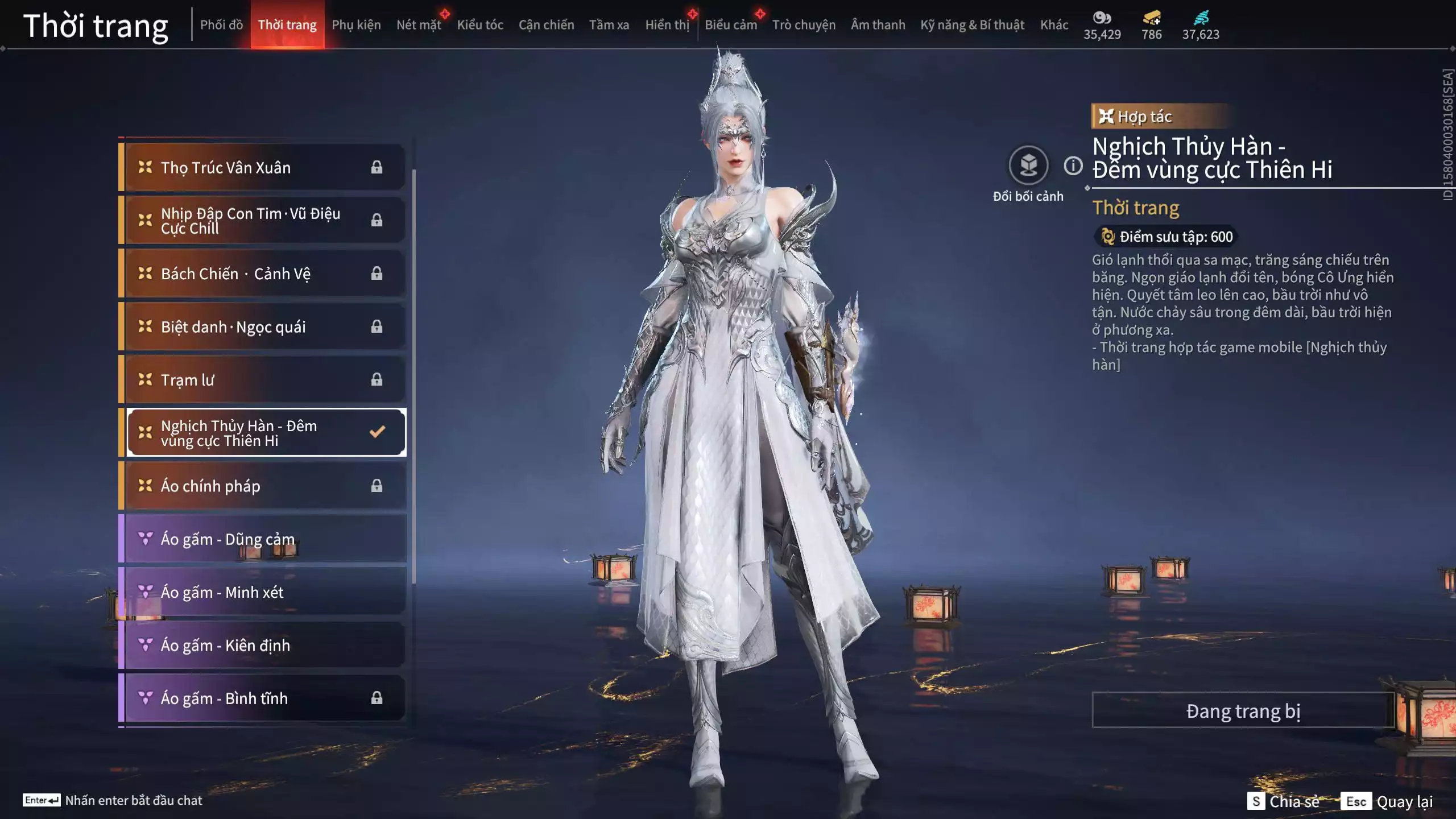Click the Đang trang bị button
Screen dimensions: 1456x819
1243,710
